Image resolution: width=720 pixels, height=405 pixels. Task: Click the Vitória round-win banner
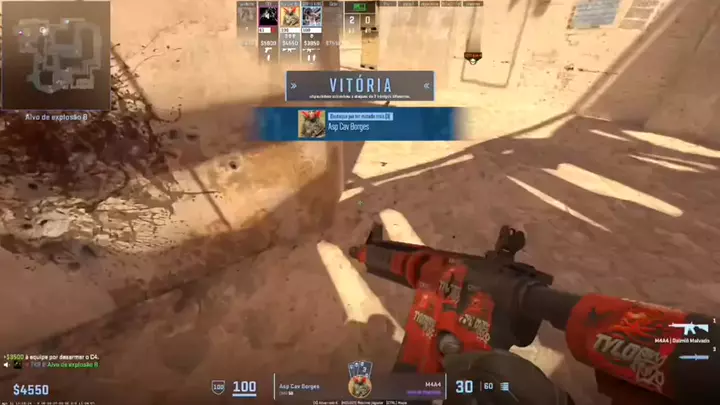click(360, 86)
